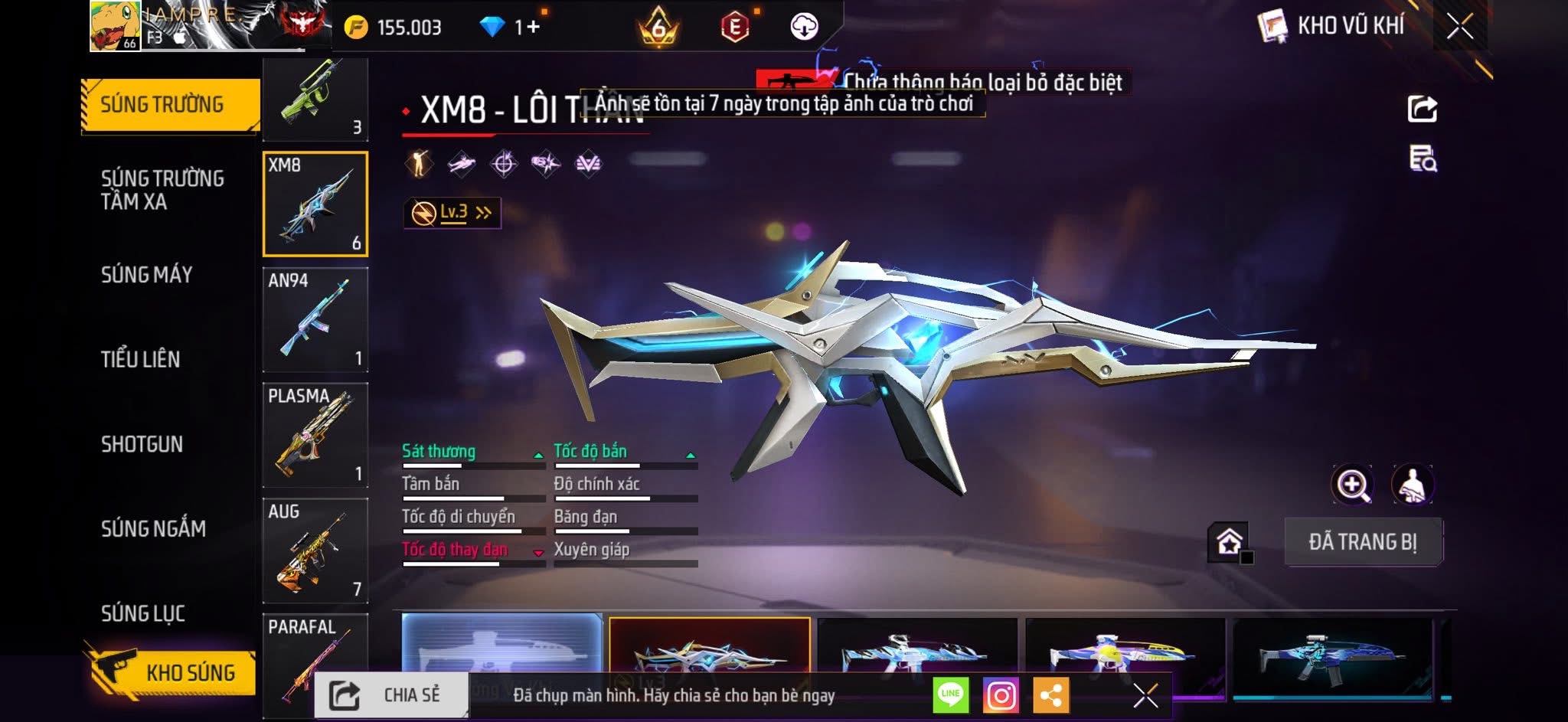Add diamonds with the plus button
The height and width of the screenshot is (722, 1568).
tap(533, 27)
